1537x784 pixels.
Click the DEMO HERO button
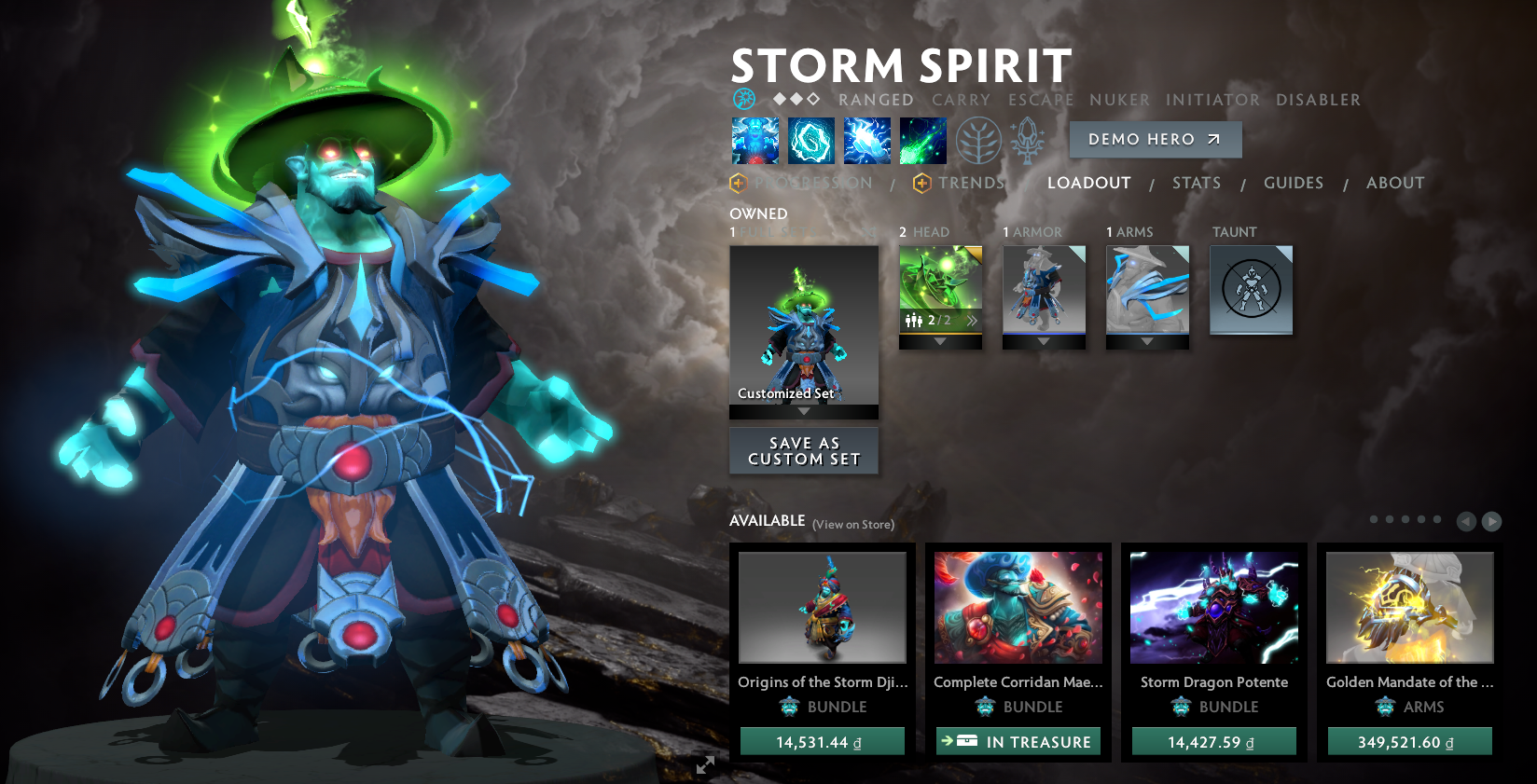[x=1155, y=139]
